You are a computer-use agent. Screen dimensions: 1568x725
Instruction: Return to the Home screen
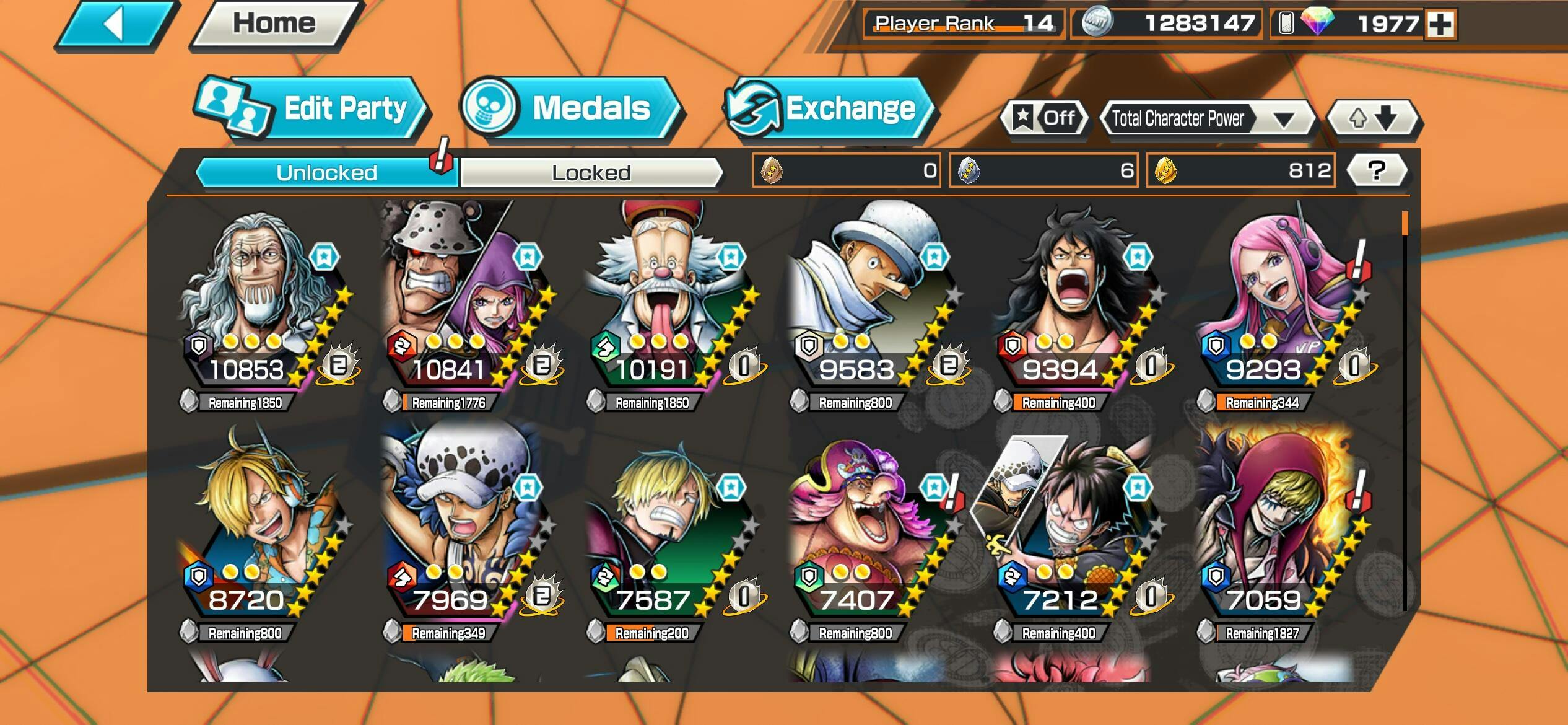[x=274, y=25]
